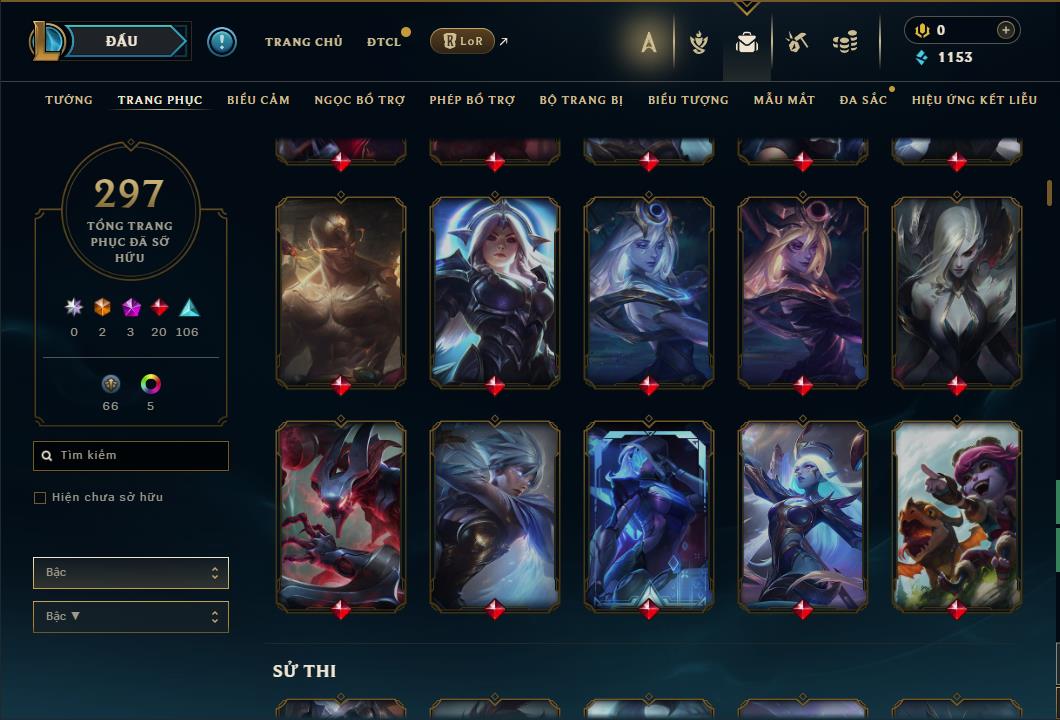This screenshot has height=720, width=1060.
Task: Open the loot crafting hammer icon
Action: pos(797,42)
